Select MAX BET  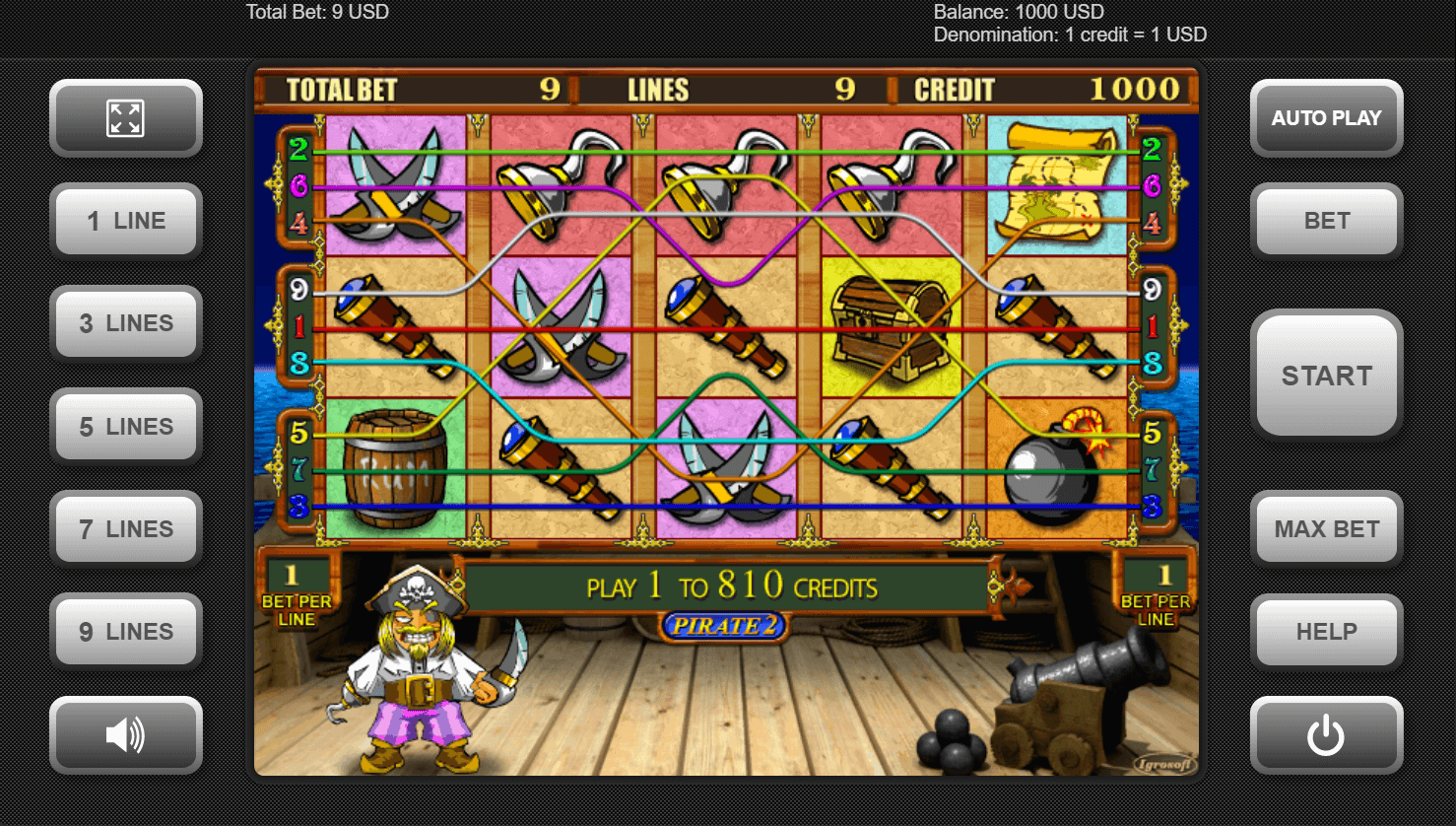coord(1326,529)
